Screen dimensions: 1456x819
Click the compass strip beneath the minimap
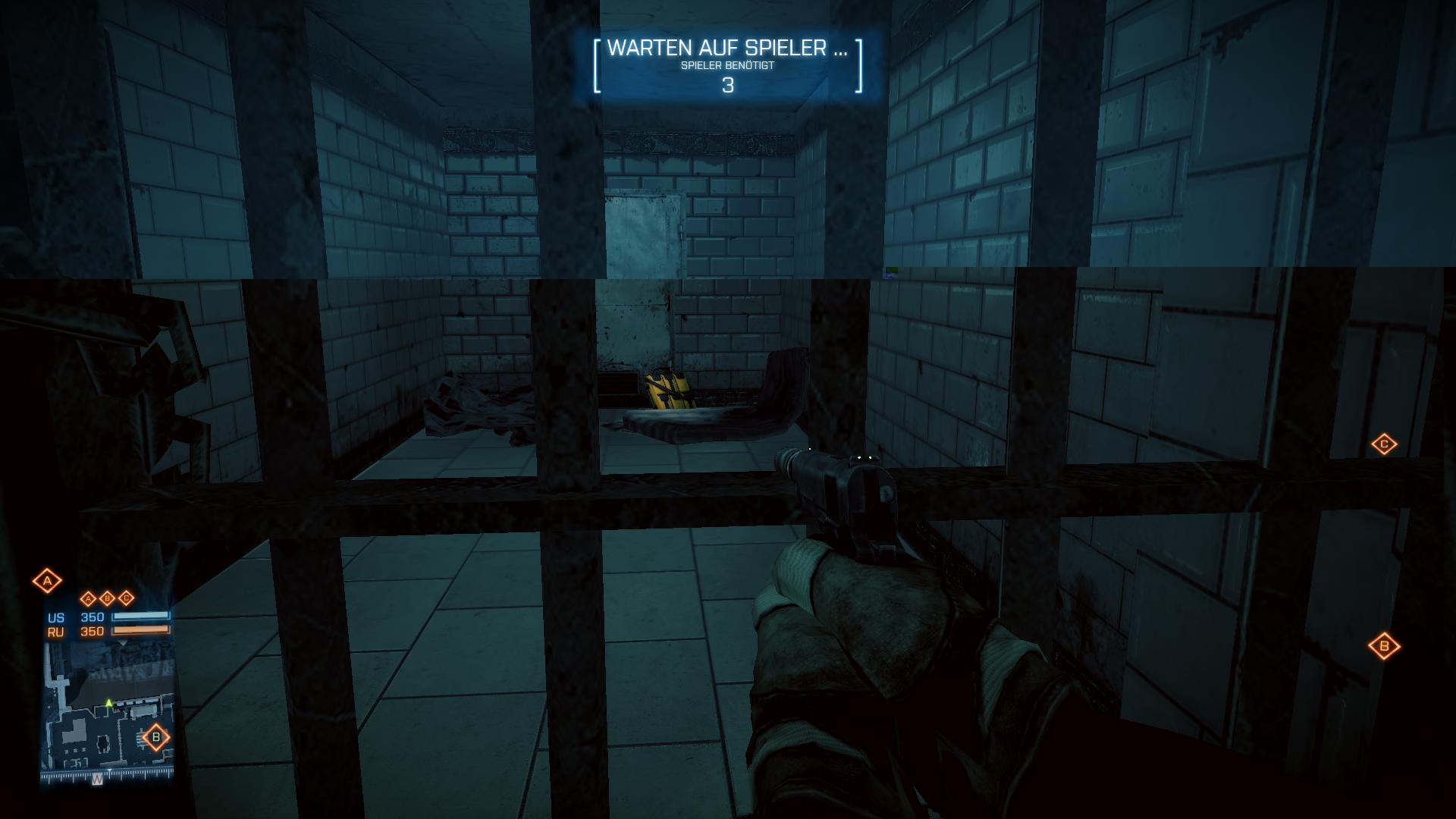pos(107,776)
